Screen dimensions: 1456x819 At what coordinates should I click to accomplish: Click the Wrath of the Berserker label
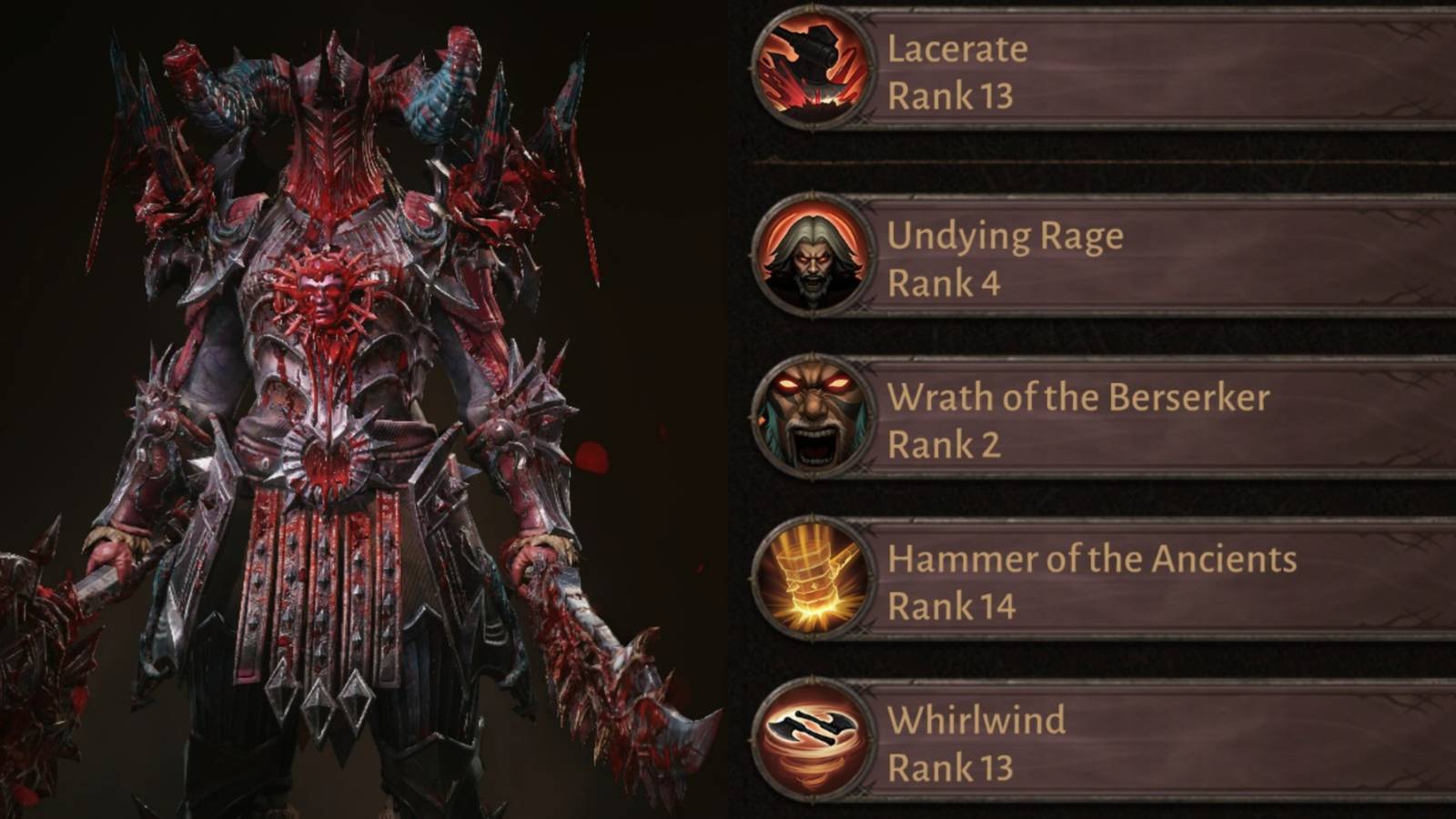(1081, 397)
